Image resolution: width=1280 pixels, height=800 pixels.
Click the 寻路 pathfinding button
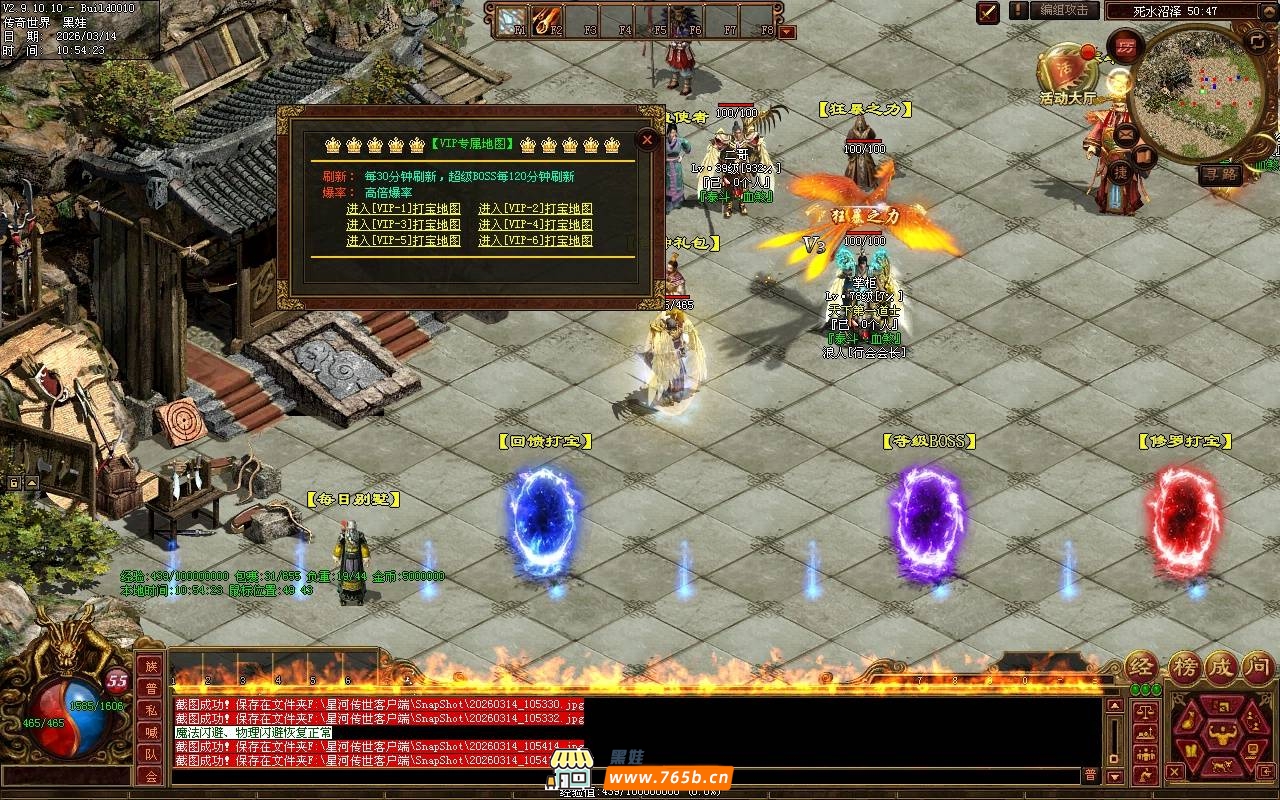pos(1219,173)
